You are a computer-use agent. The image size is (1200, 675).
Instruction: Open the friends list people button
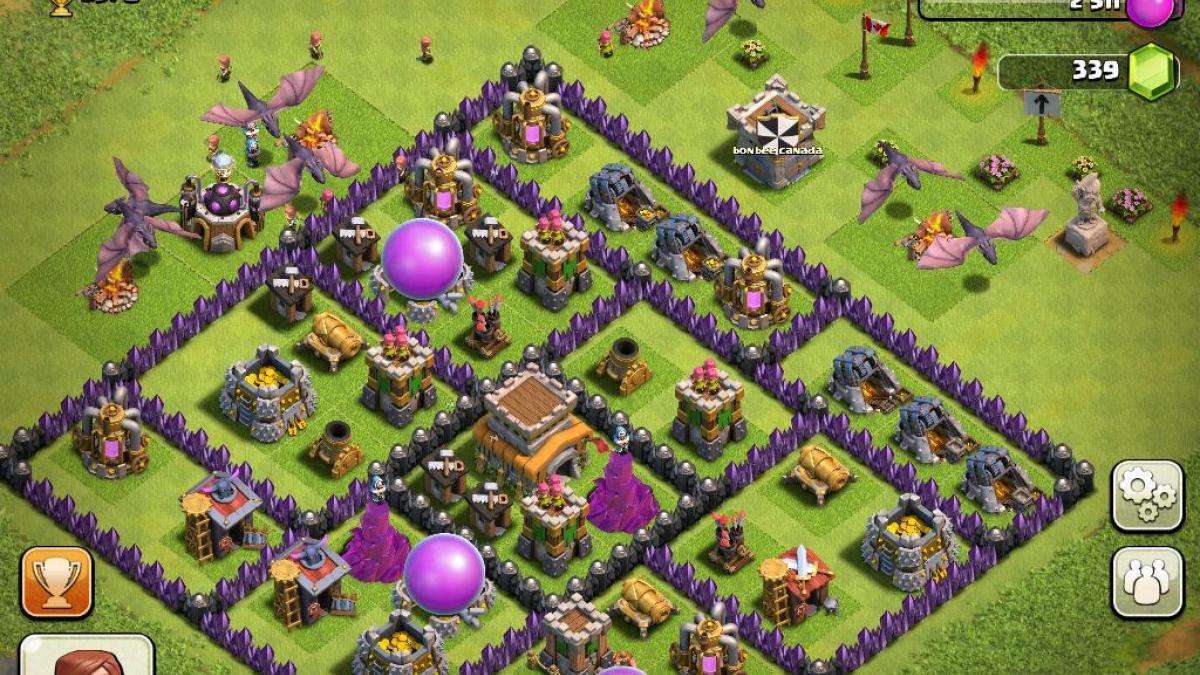1147,582
